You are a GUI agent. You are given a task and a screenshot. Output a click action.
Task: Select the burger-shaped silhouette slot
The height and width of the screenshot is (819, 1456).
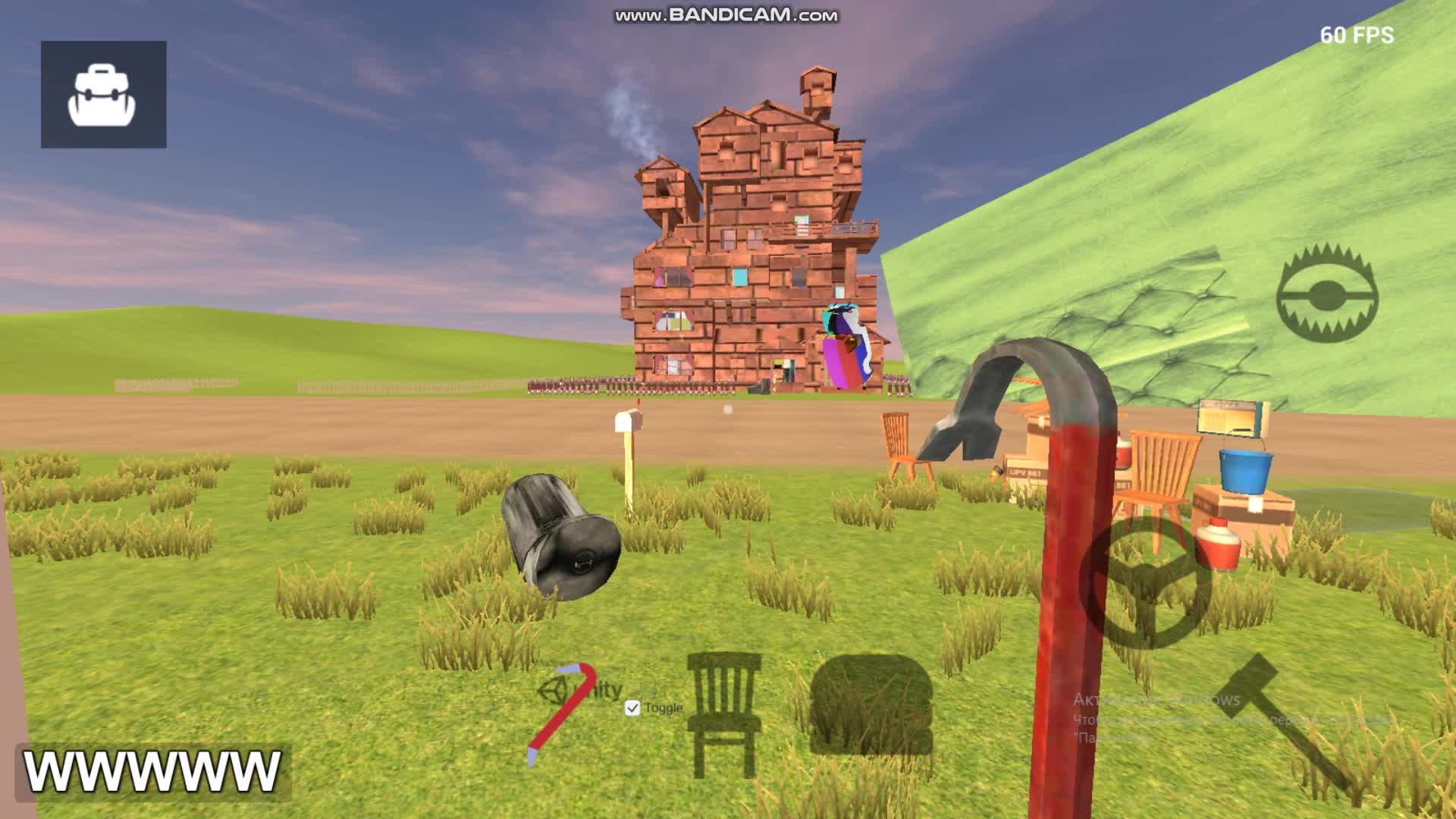tap(871, 705)
